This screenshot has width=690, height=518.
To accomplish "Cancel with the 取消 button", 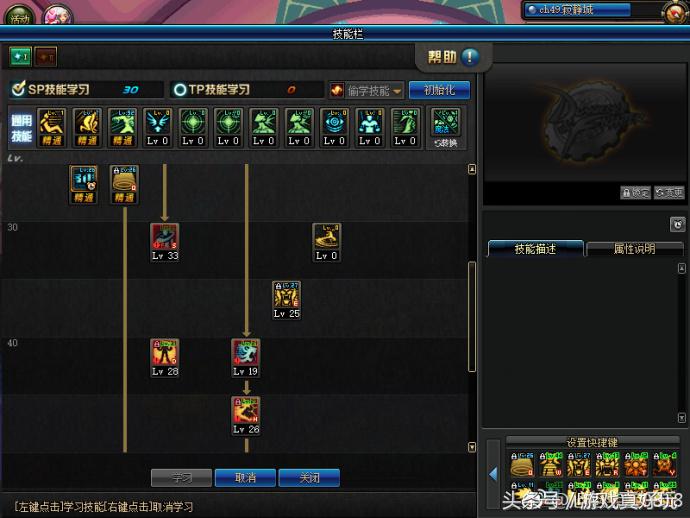I will [245, 478].
